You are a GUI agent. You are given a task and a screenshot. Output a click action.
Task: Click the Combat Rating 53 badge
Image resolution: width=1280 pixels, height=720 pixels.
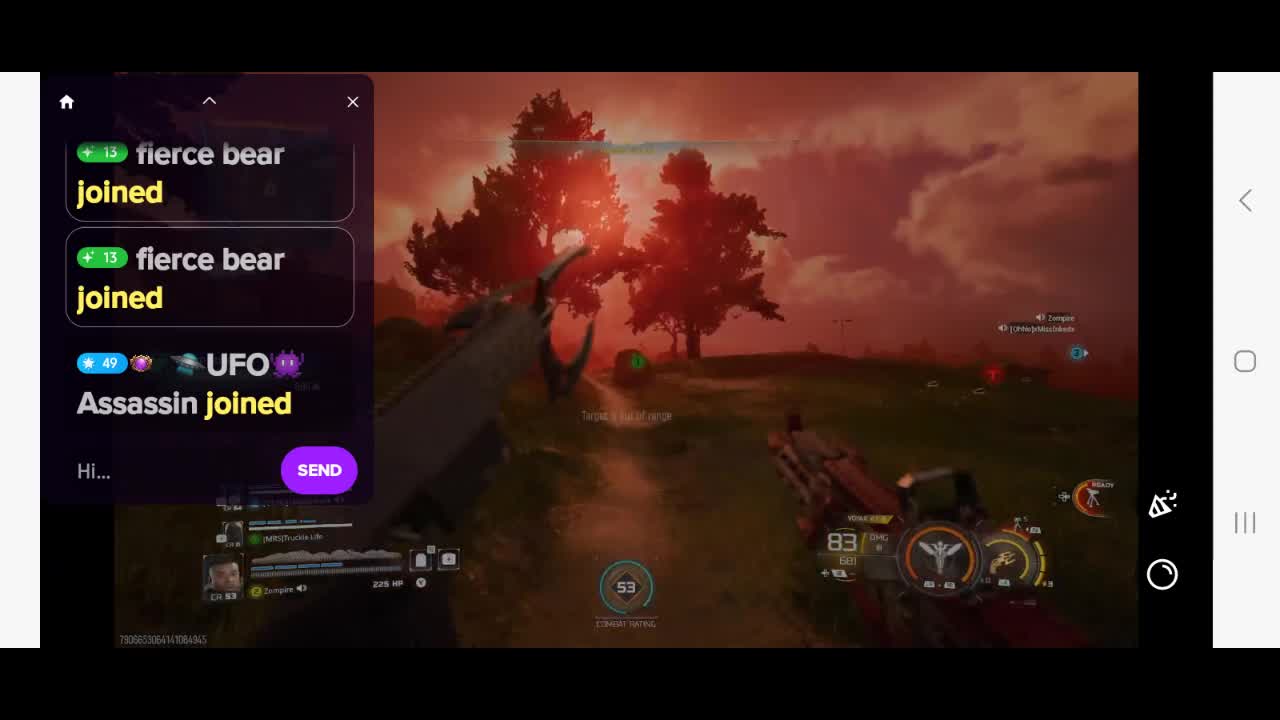point(626,588)
